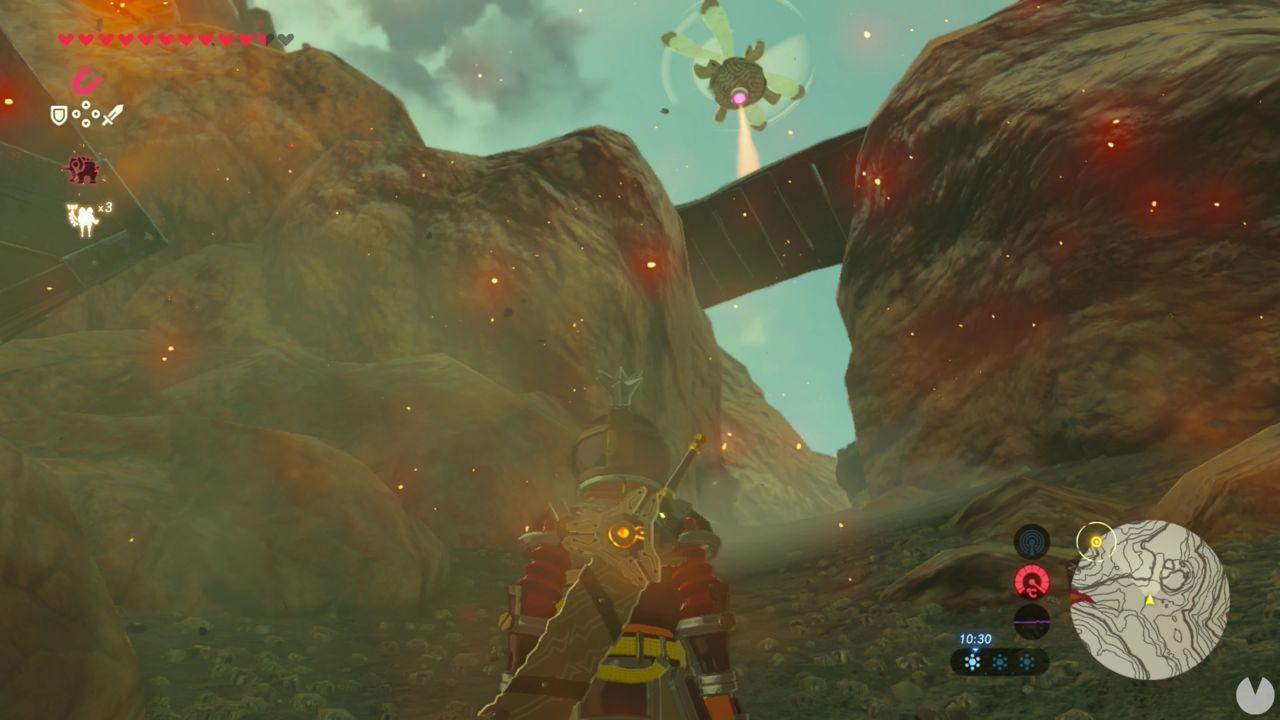Click the shield icon in the equipment HUD
The width and height of the screenshot is (1280, 720).
click(58, 114)
